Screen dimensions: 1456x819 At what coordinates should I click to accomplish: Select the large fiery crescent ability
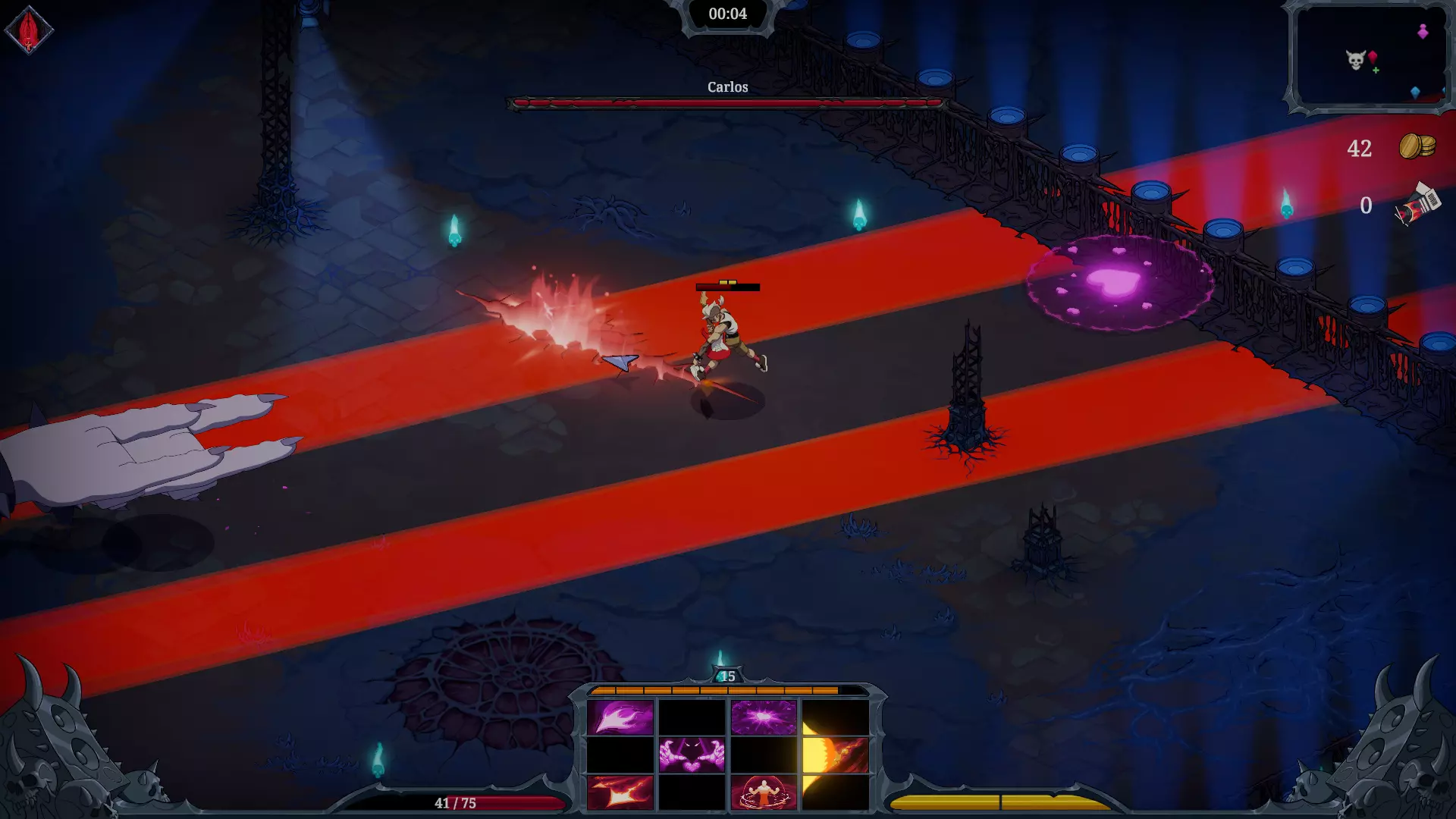coord(835,755)
